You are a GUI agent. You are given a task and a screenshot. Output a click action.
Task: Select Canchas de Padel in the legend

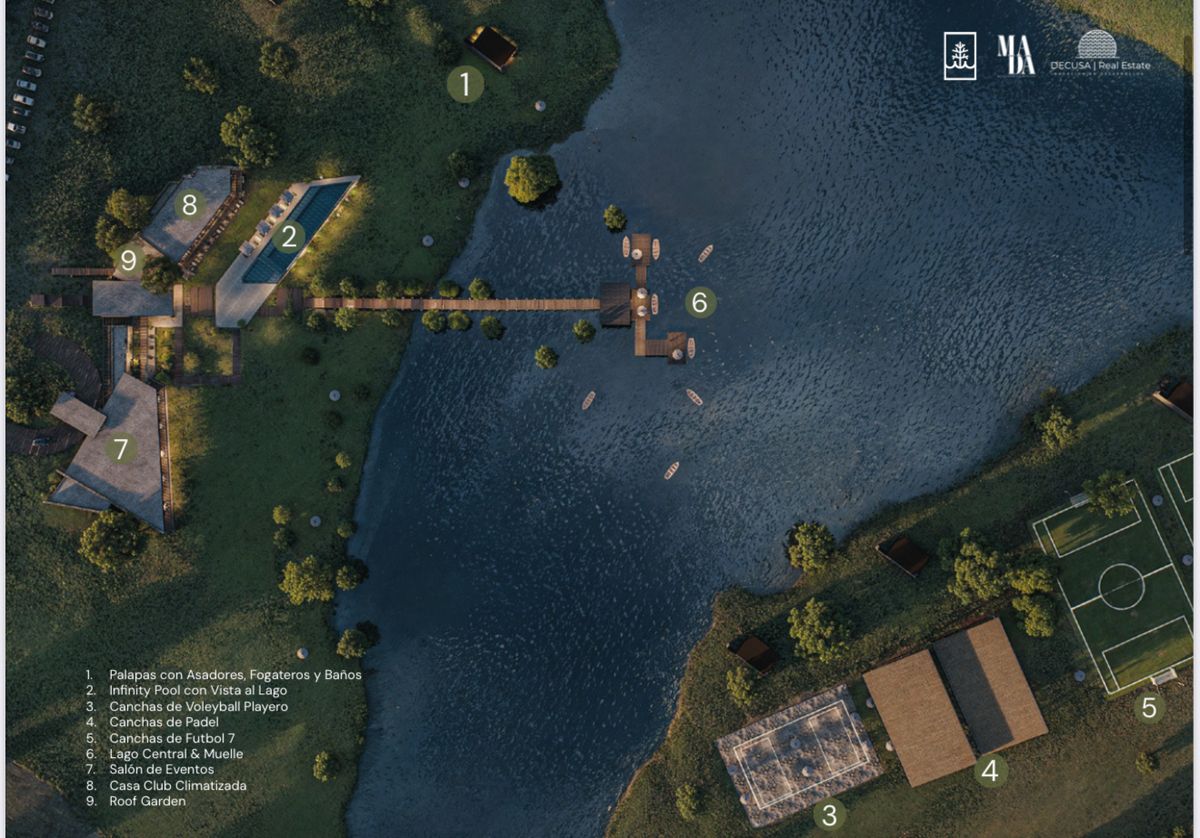(164, 722)
